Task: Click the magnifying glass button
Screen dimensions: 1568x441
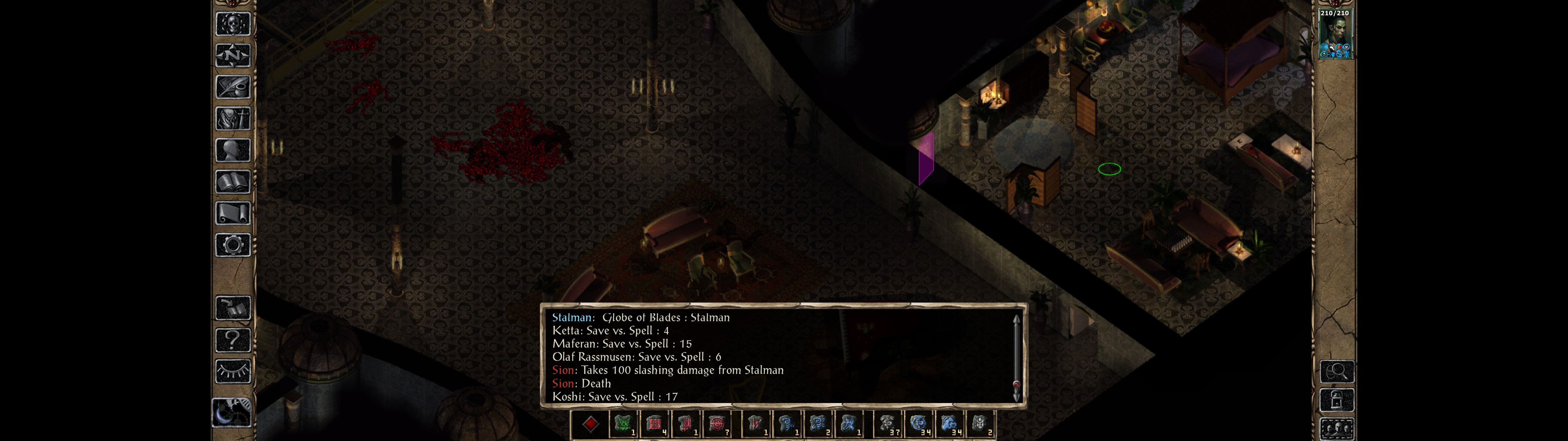Action: [1337, 371]
